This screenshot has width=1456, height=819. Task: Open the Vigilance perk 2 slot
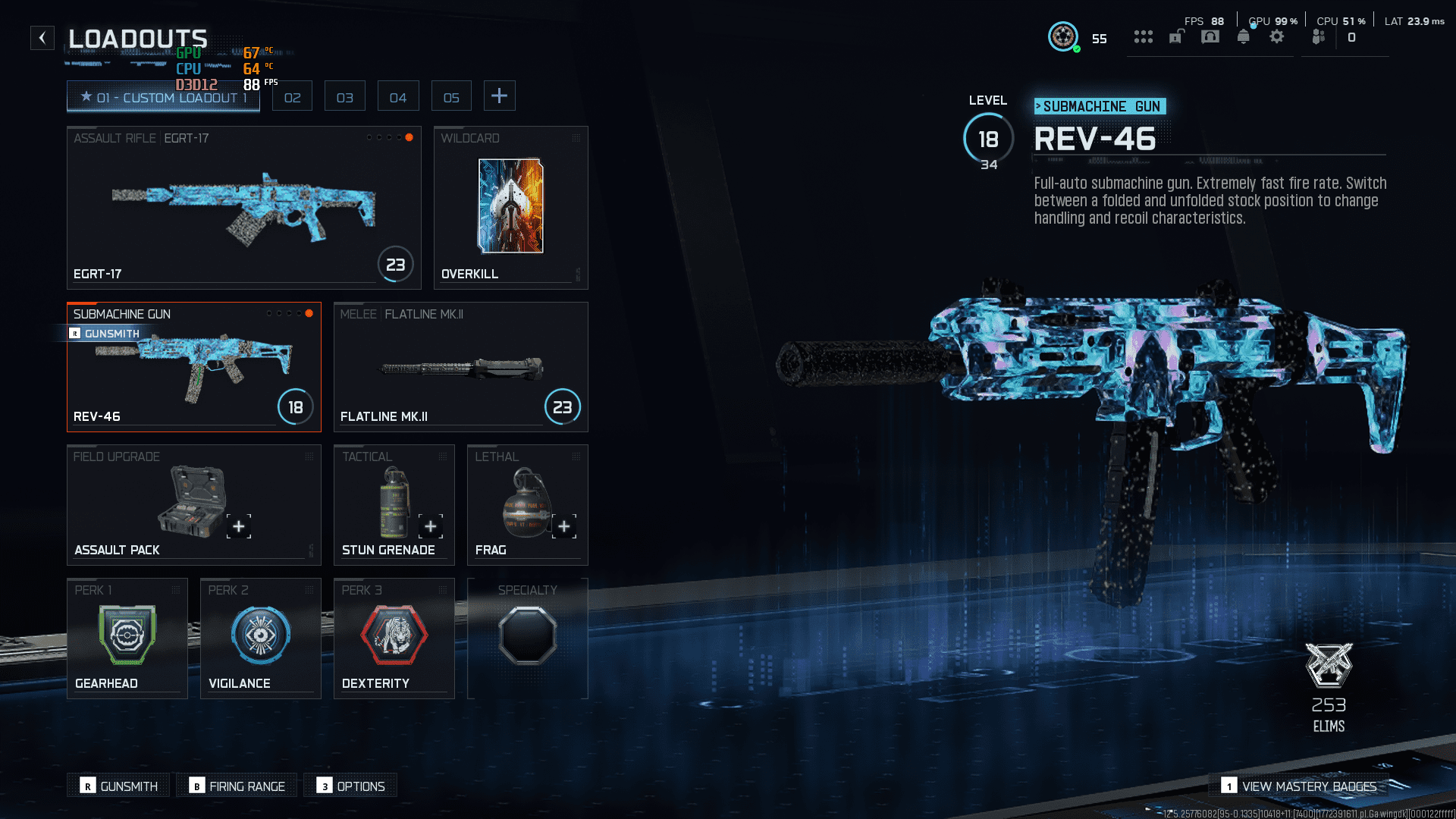(x=260, y=639)
